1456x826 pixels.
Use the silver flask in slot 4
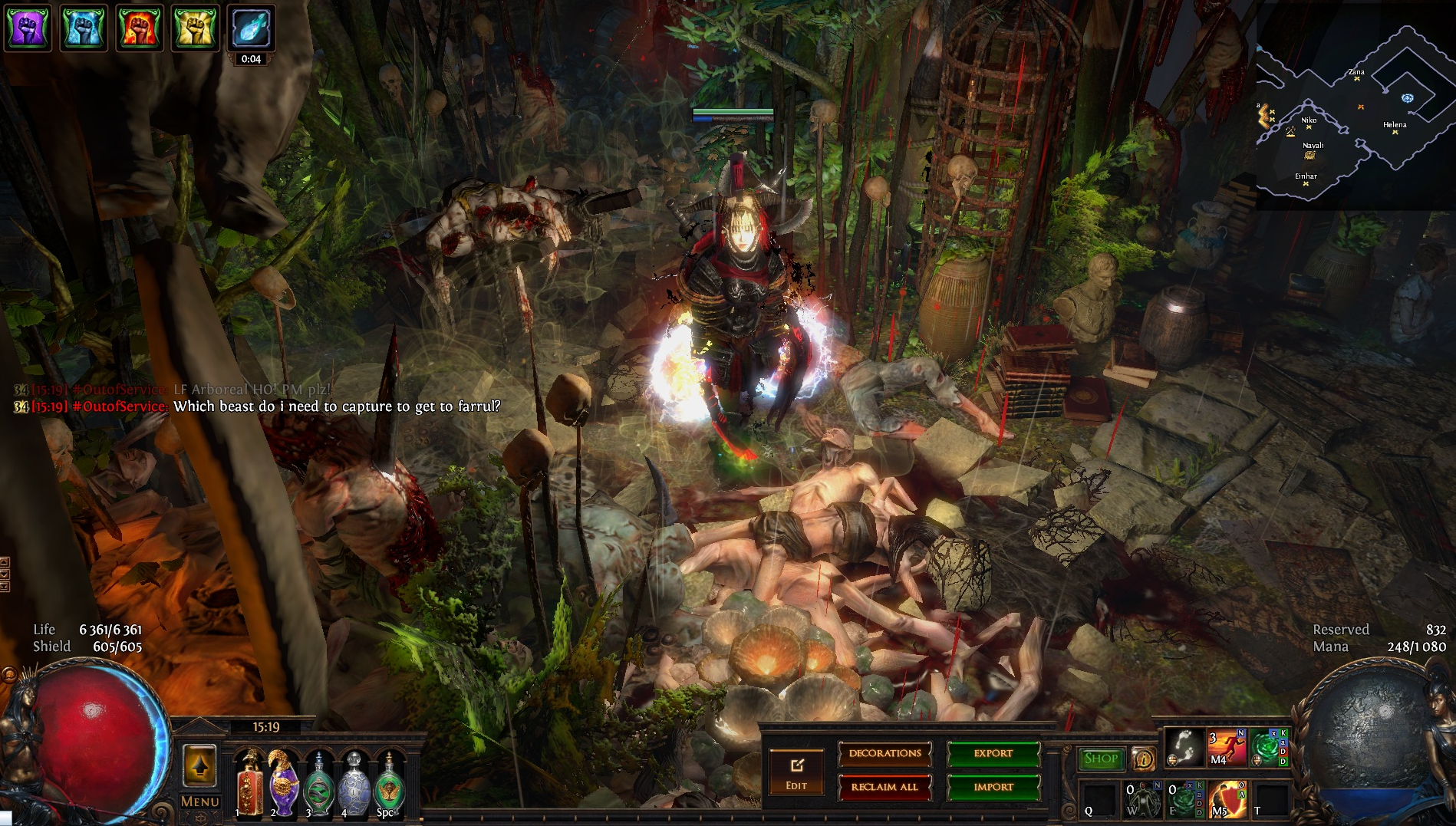coord(354,782)
